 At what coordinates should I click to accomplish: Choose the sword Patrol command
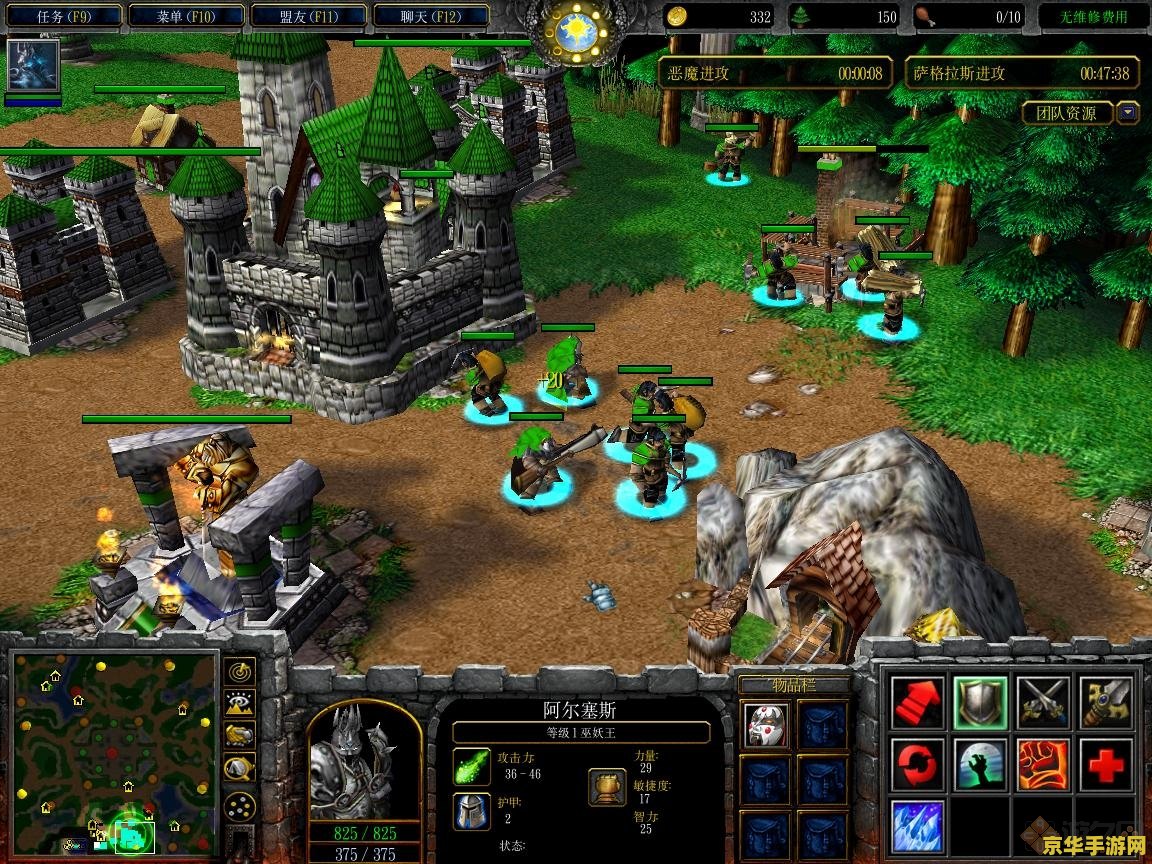pyautogui.click(x=1106, y=701)
